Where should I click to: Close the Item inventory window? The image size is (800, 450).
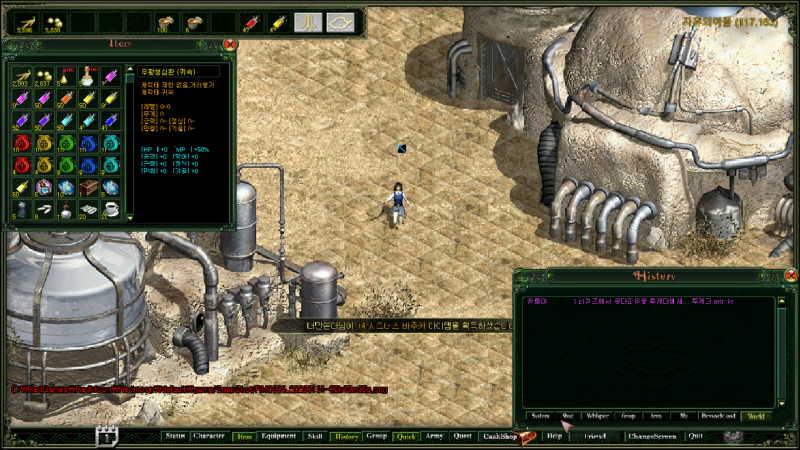[230, 44]
